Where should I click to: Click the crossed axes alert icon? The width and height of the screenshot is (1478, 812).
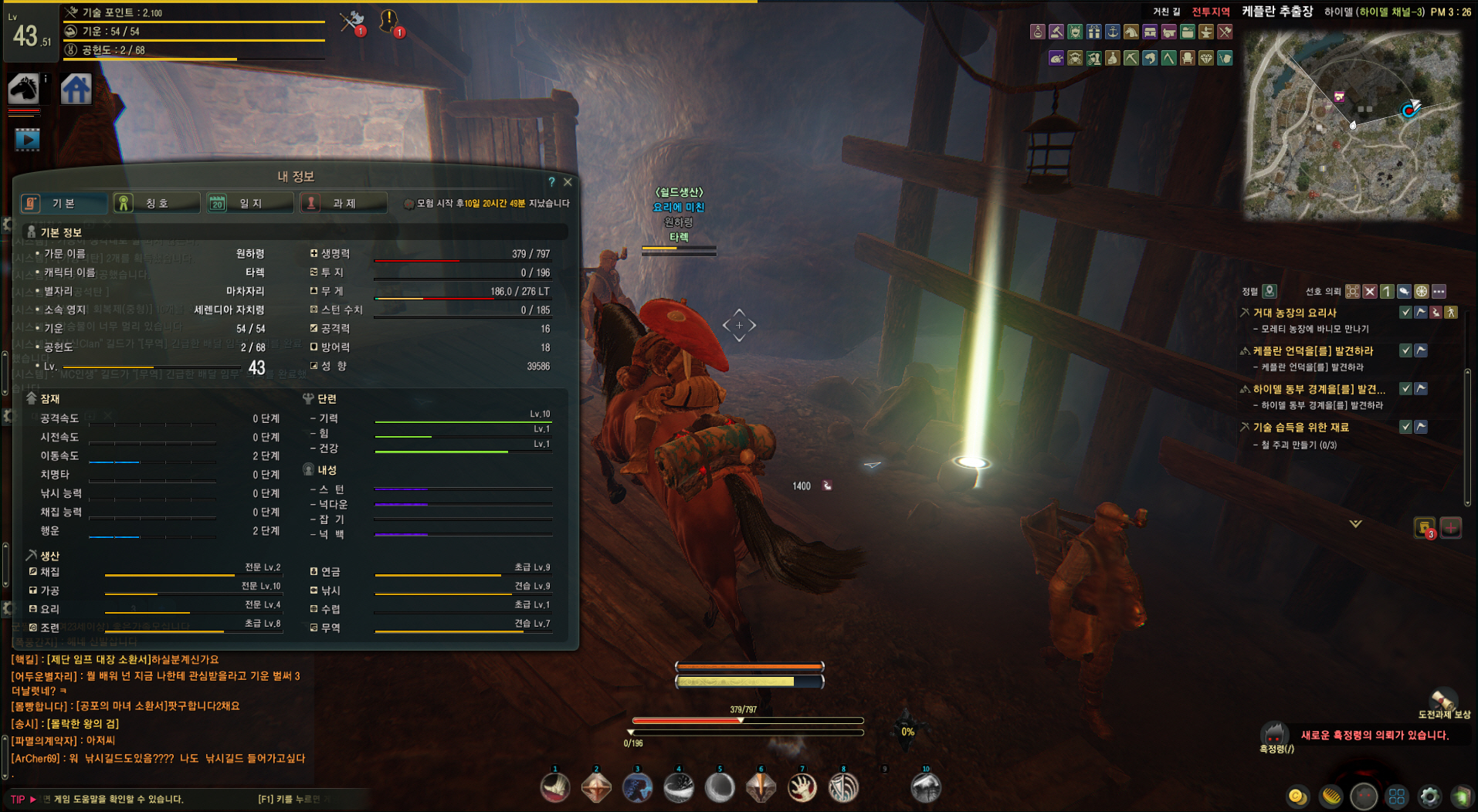click(x=353, y=22)
